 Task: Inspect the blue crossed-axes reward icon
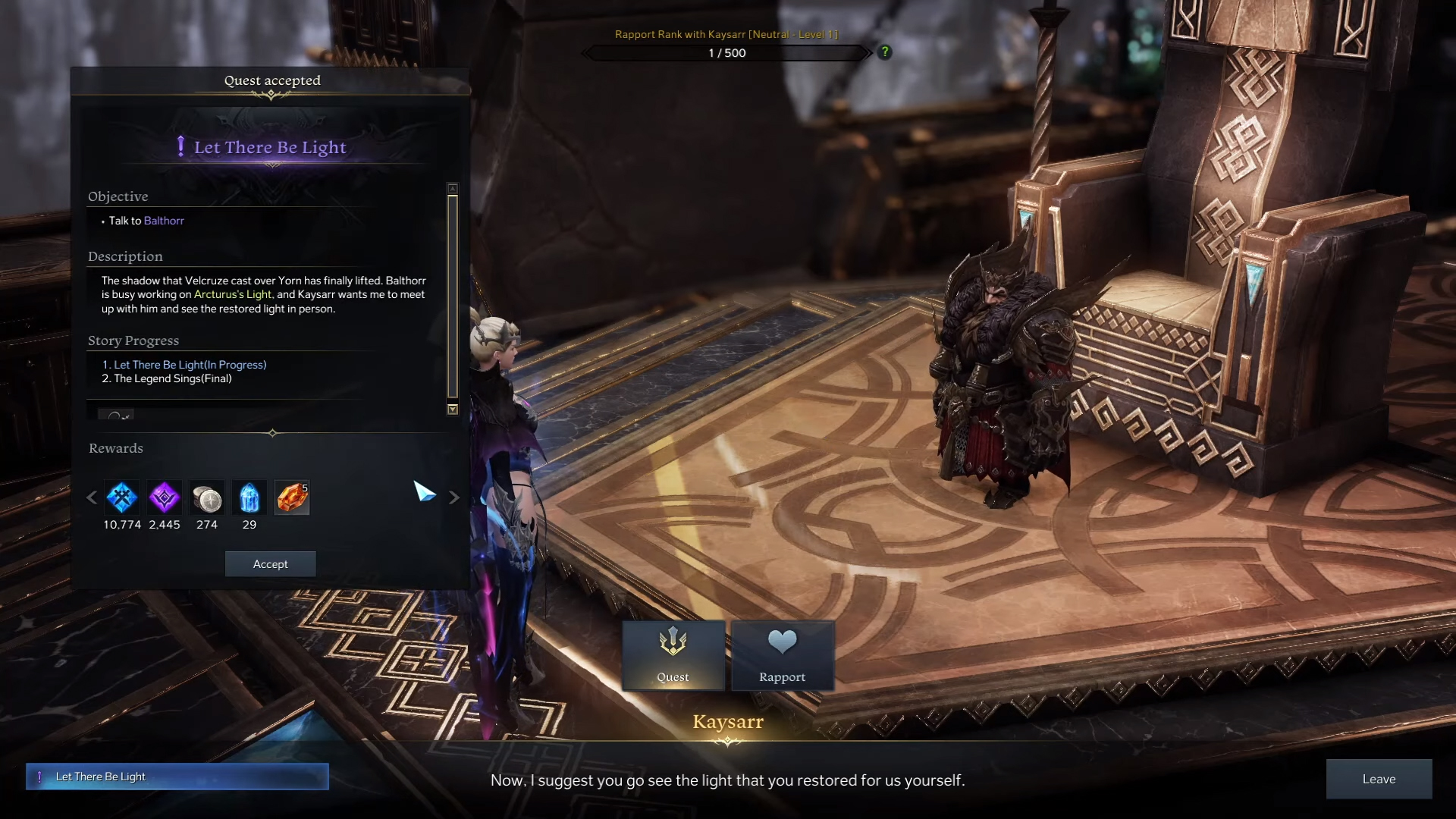pos(122,498)
